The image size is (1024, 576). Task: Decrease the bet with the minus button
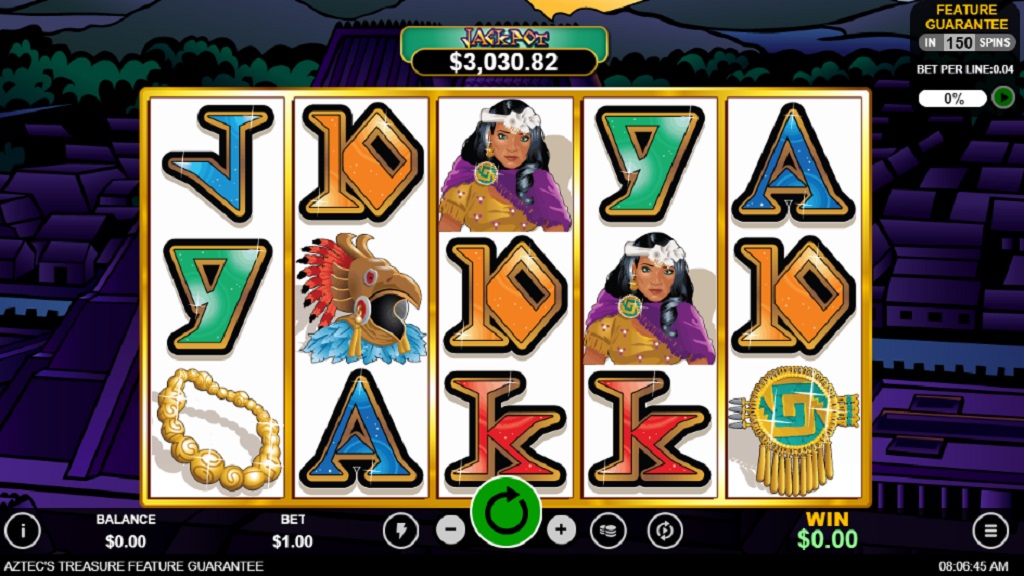451,530
